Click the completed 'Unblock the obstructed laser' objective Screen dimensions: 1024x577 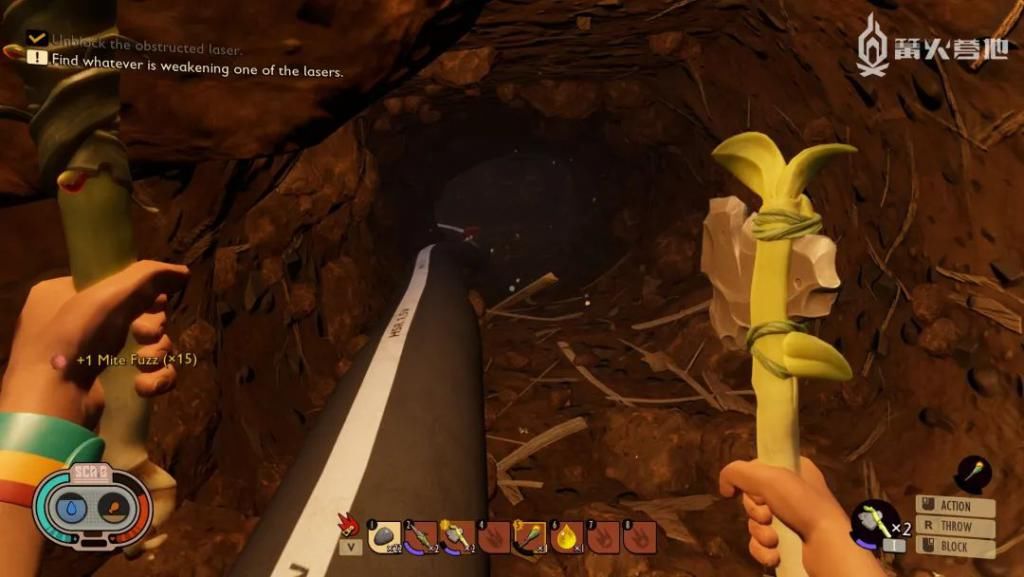tap(146, 47)
